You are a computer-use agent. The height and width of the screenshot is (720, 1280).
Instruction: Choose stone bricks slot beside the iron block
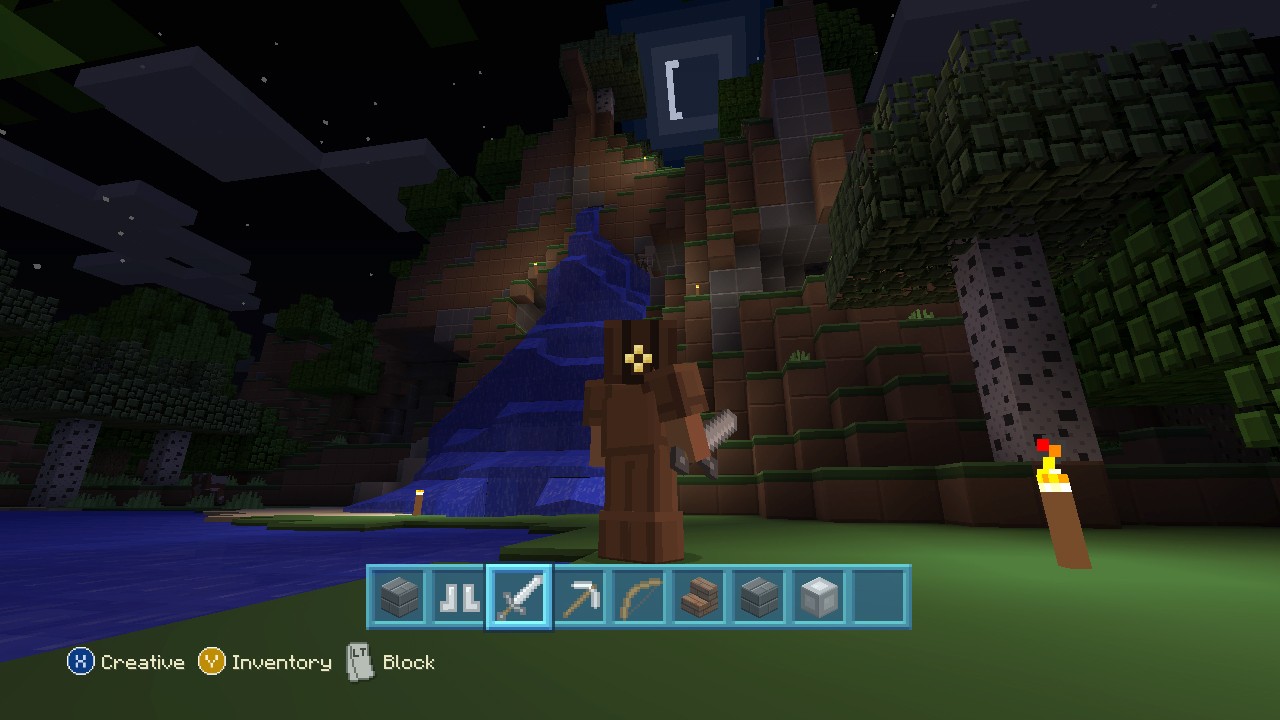(759, 598)
